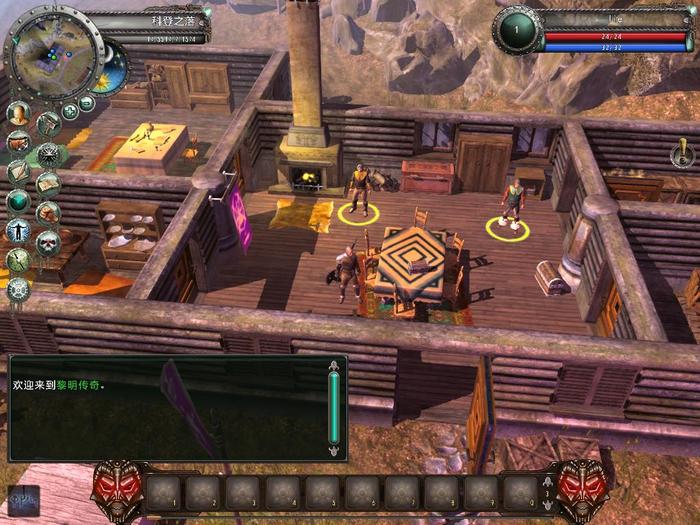
Task: Click the chat log scrollbar
Action: point(334,409)
